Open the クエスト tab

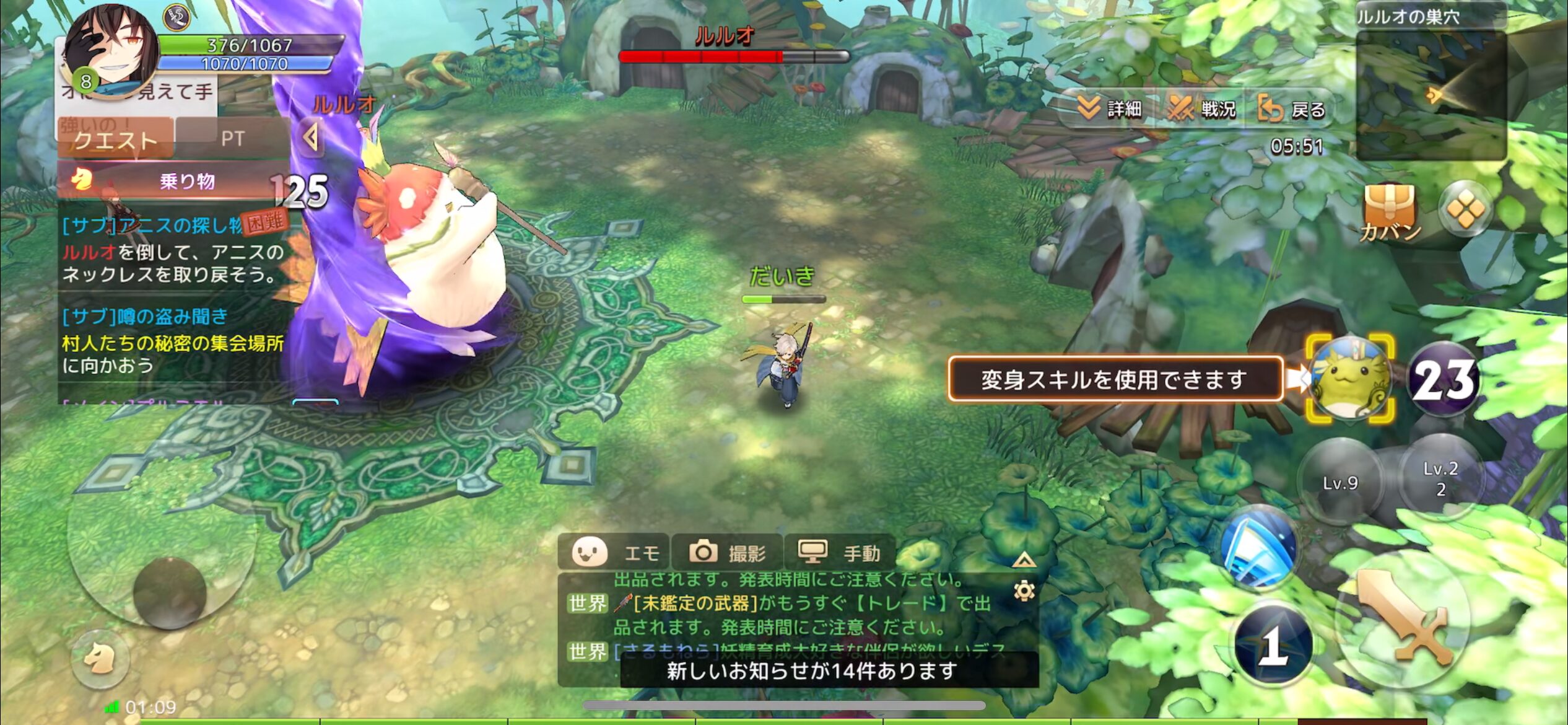click(x=115, y=139)
